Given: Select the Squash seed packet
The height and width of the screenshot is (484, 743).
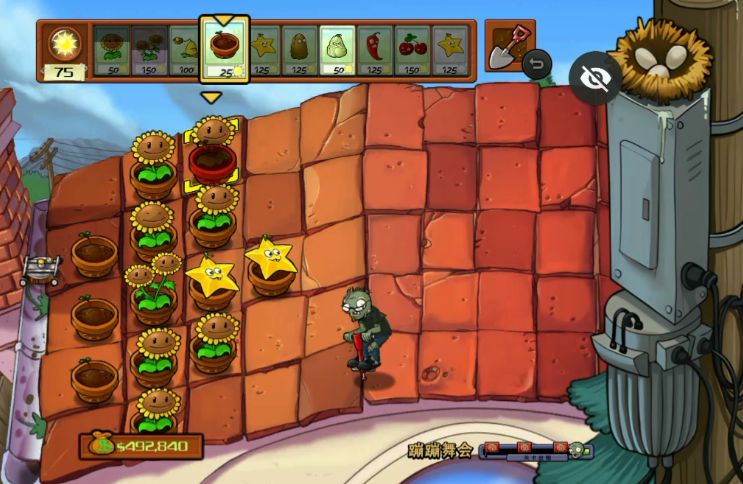Looking at the screenshot, I should 337,50.
